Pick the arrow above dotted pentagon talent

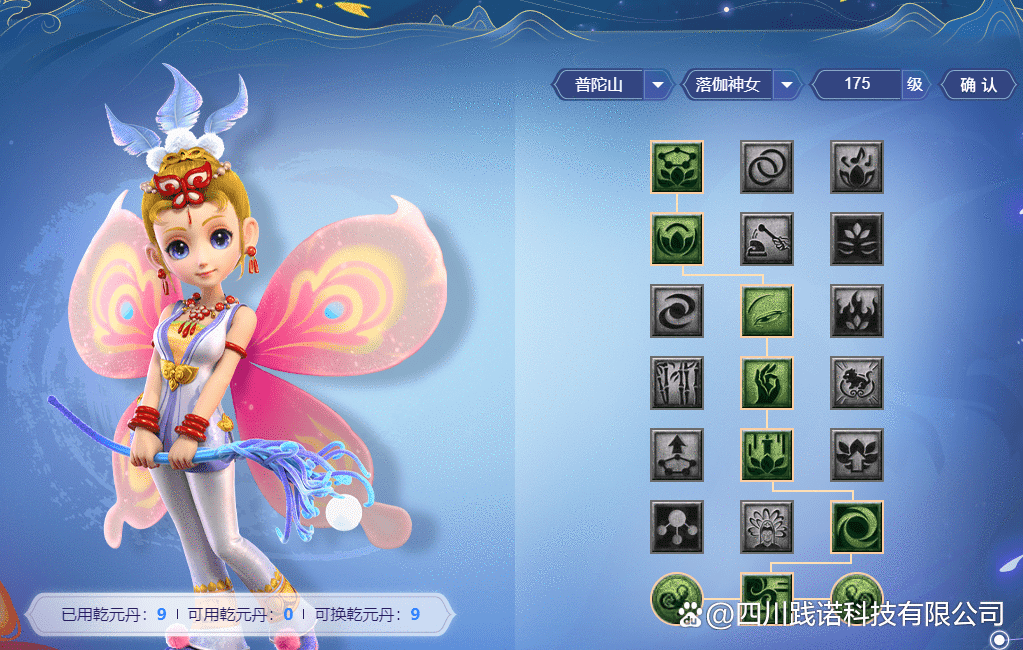(x=677, y=455)
